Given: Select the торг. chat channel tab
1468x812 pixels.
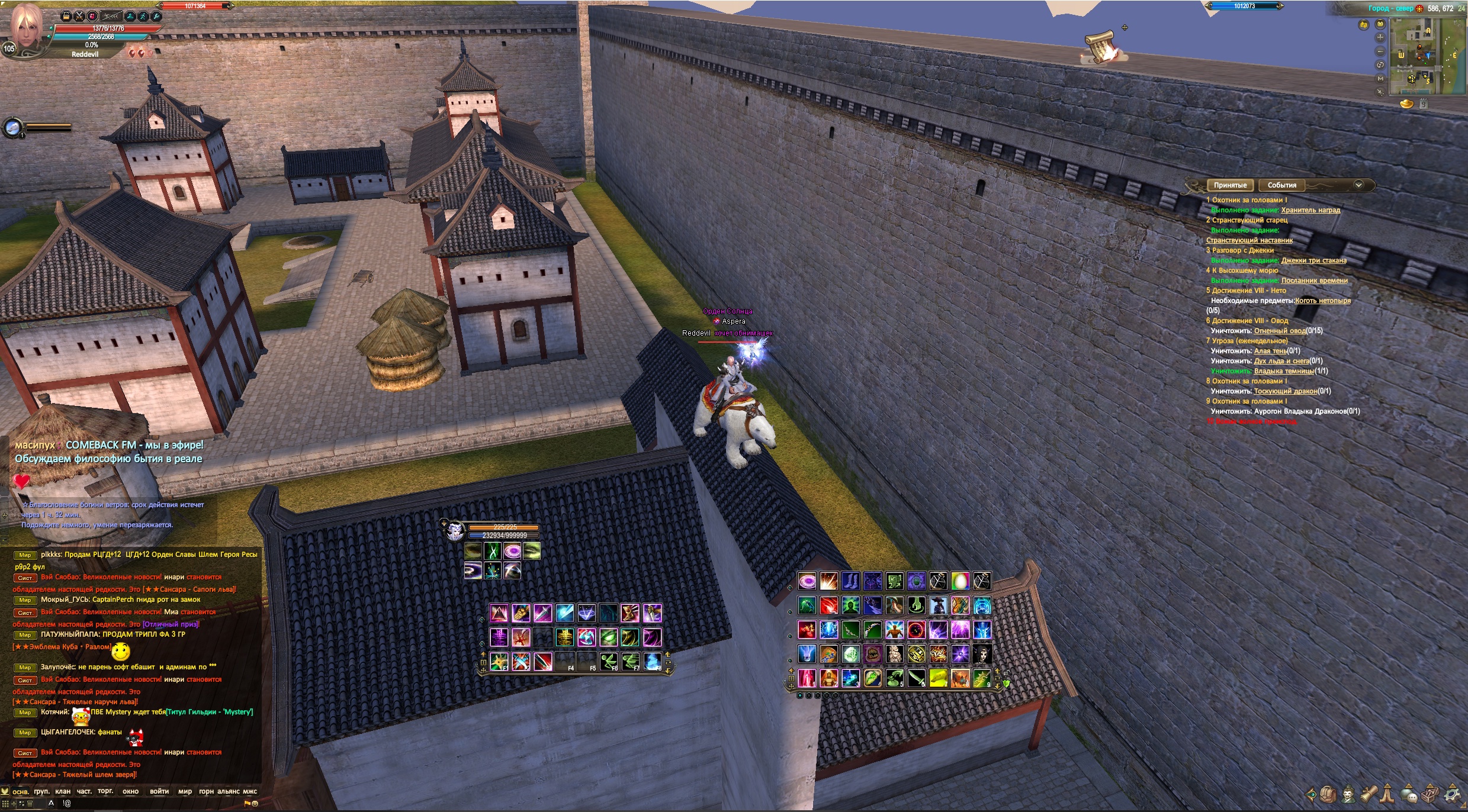Looking at the screenshot, I should (x=105, y=791).
